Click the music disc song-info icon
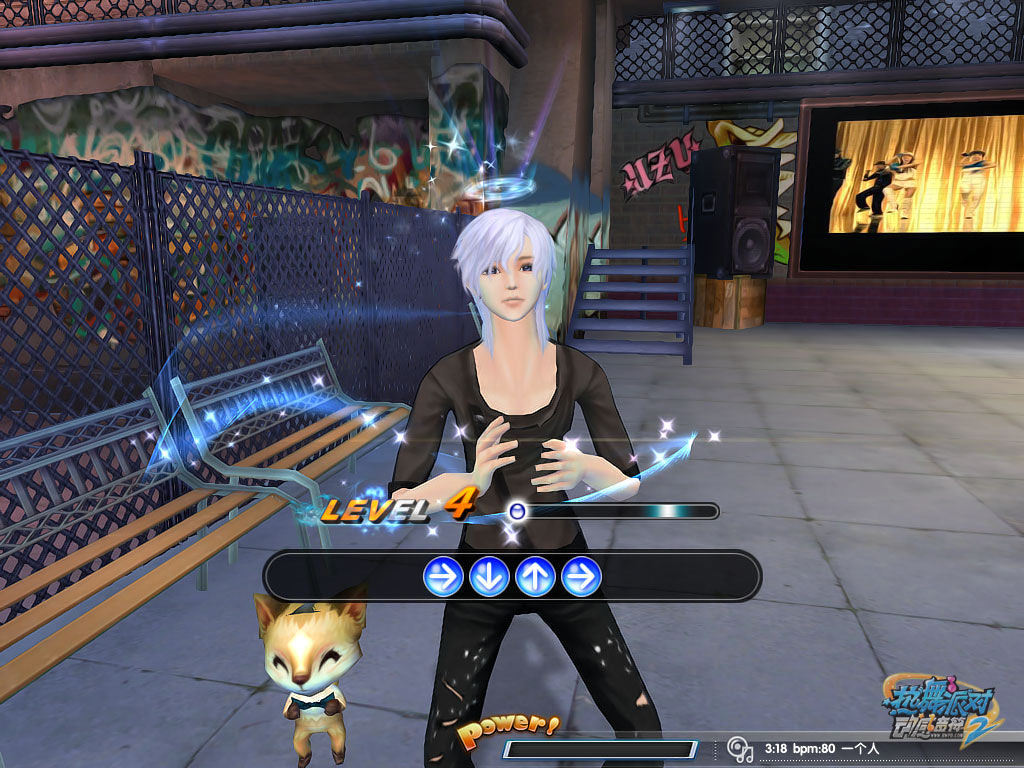Screen dimensions: 1024x768 739,748
